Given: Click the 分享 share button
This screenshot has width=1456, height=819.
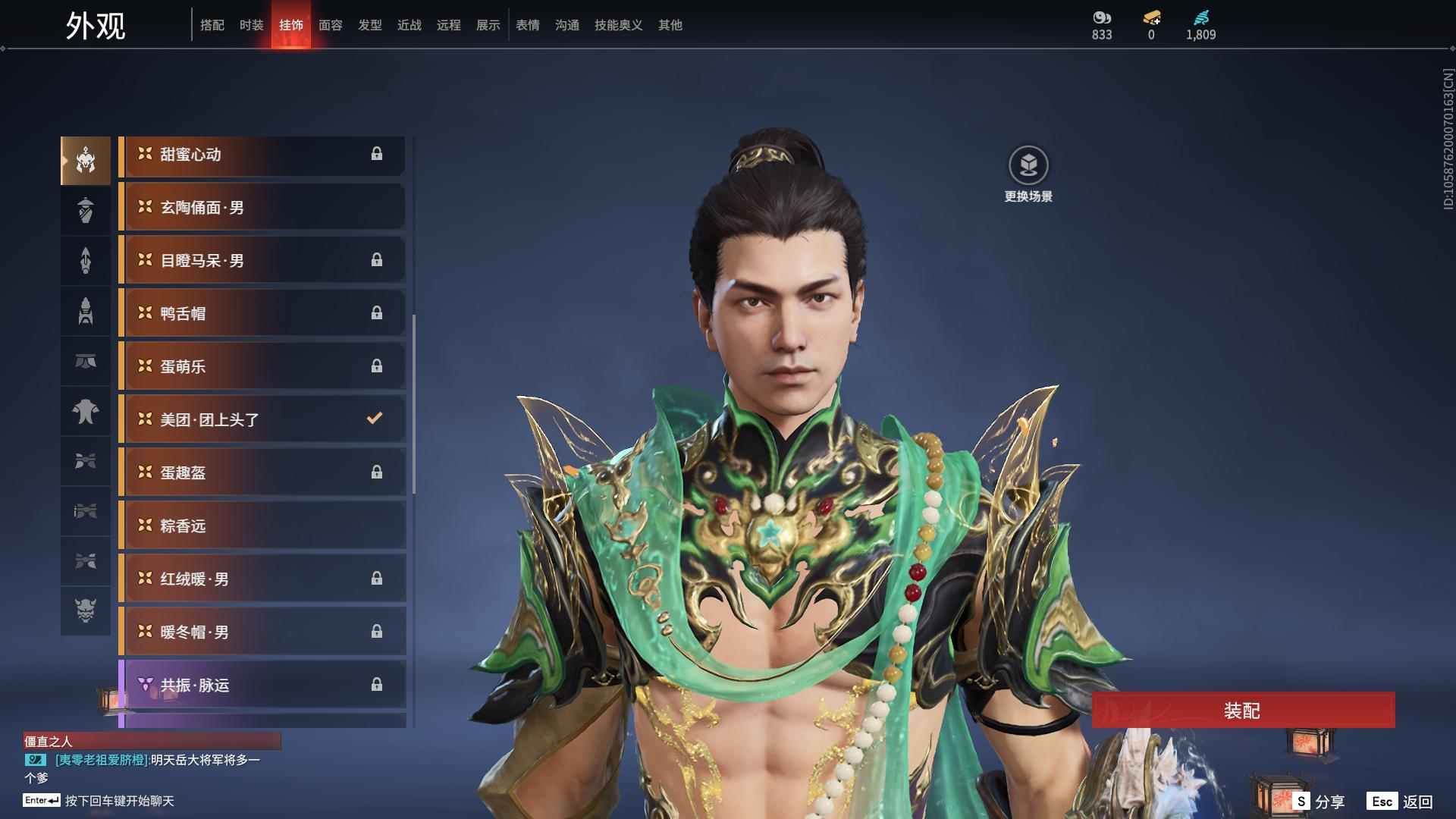Looking at the screenshot, I should pos(1319,802).
